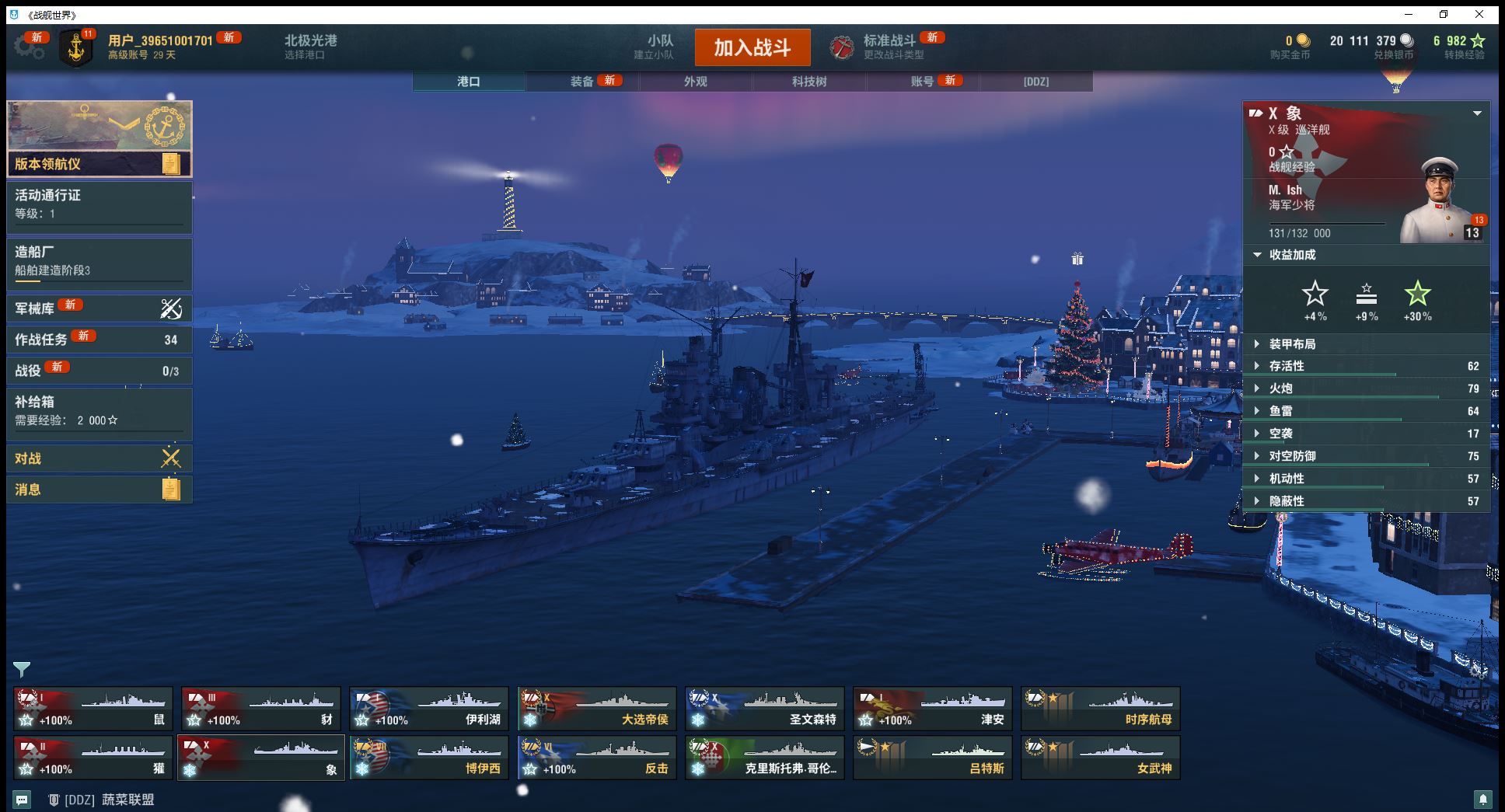Open 作战任务 combat missions
The width and height of the screenshot is (1505, 812).
click(x=99, y=340)
